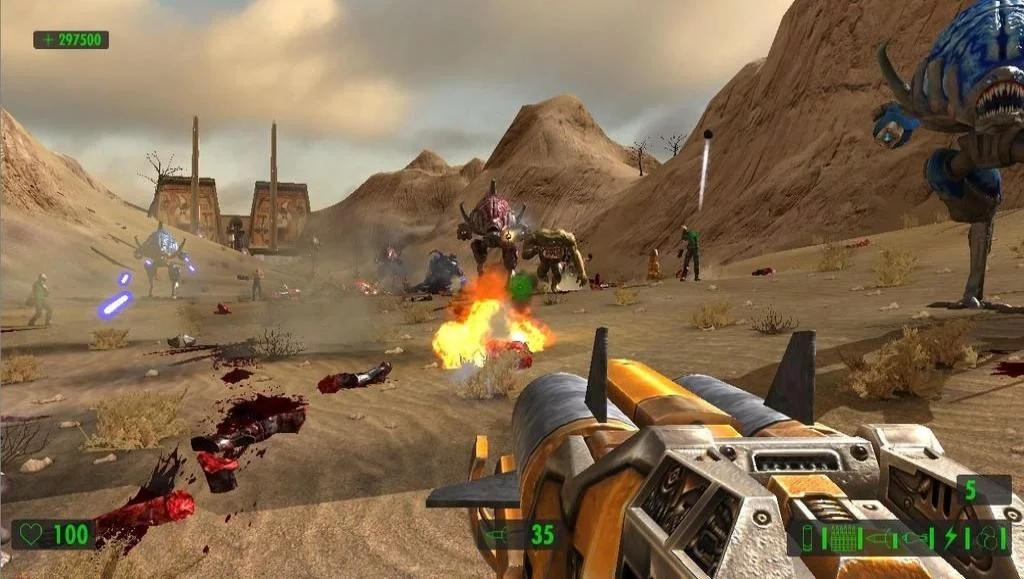Activate the lightning bolt energy ammo icon
Image resolution: width=1024 pixels, height=579 pixels.
(x=951, y=537)
